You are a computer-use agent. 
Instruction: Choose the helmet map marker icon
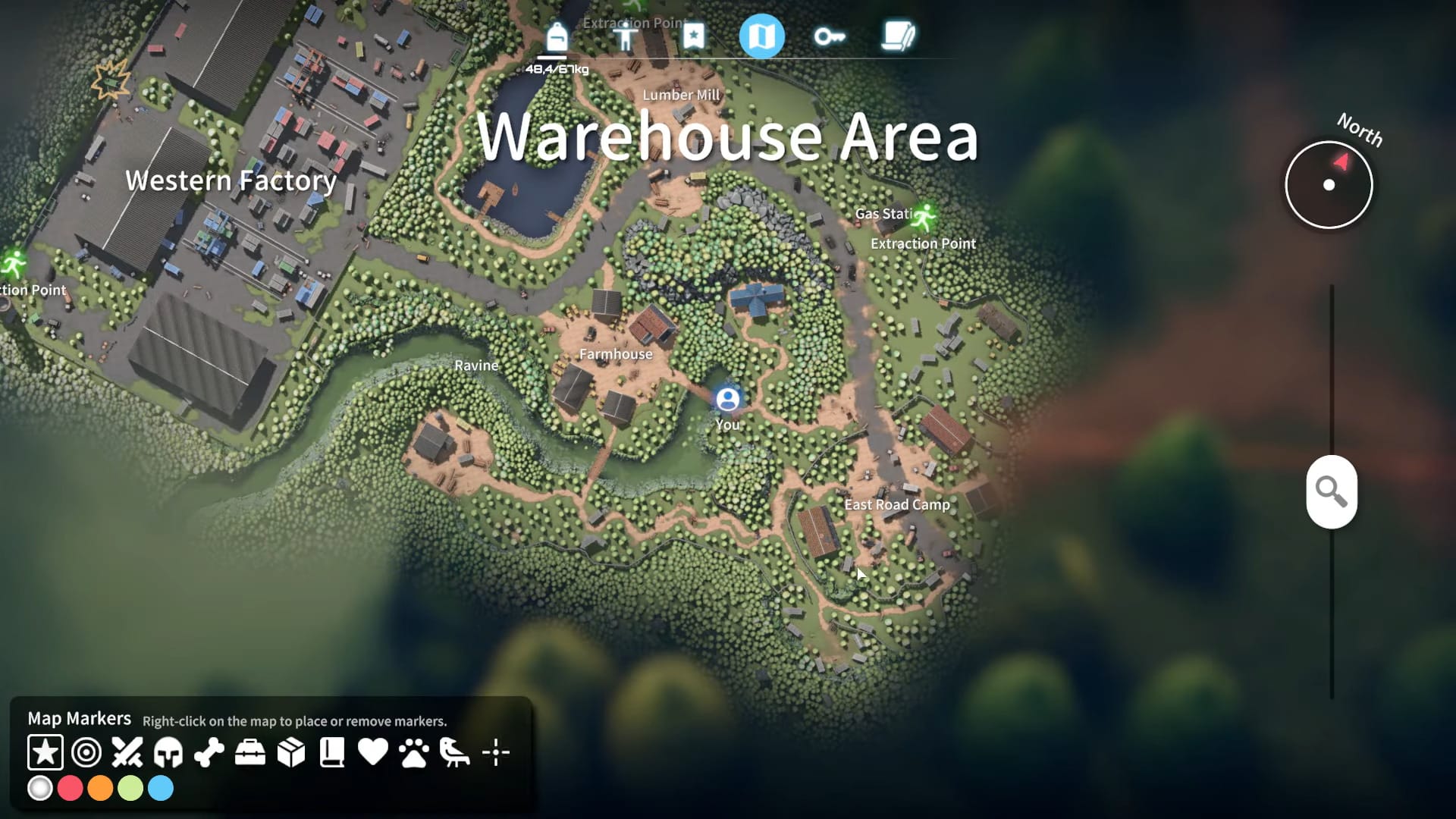click(x=168, y=752)
